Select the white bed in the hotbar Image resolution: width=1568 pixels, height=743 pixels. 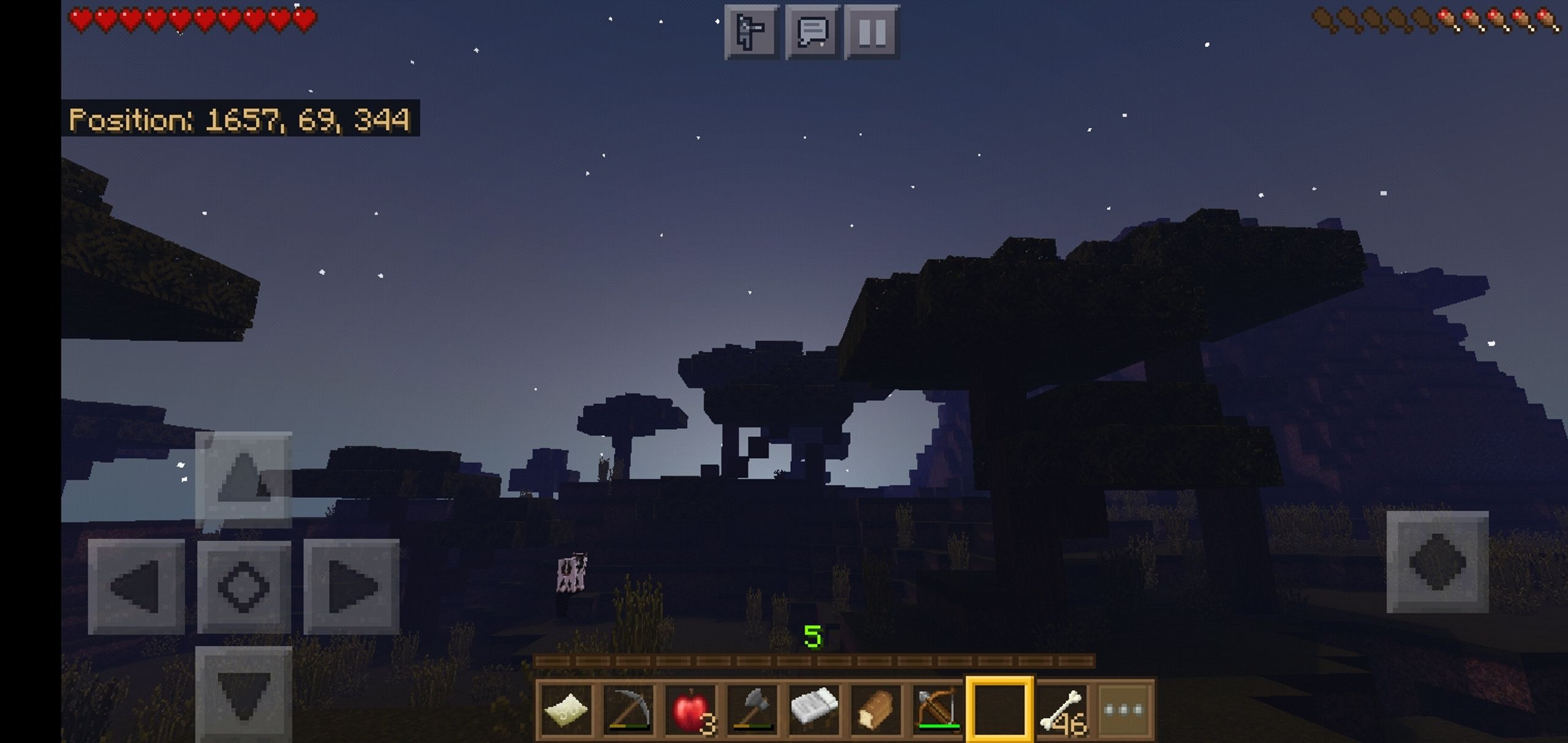tap(814, 710)
